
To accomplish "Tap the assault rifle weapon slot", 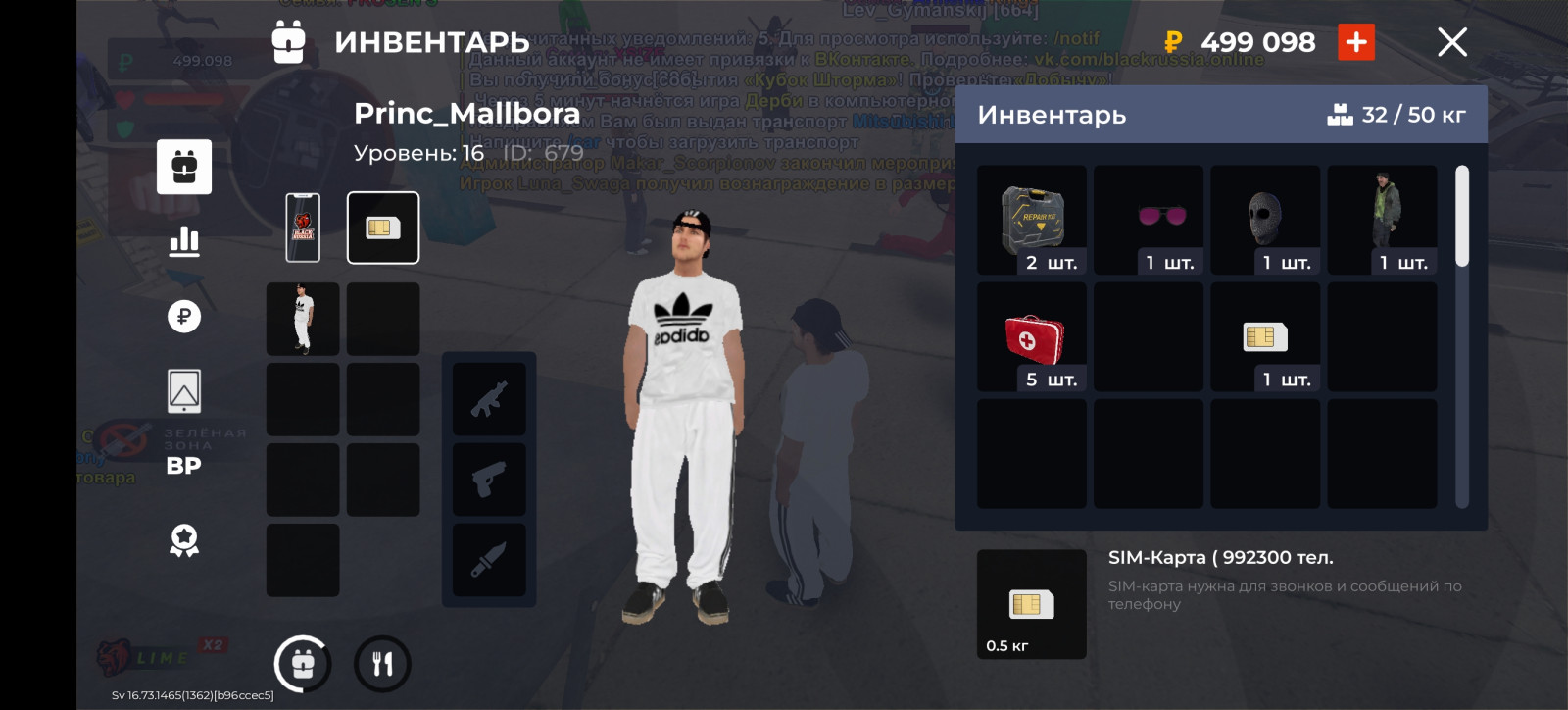I will pos(489,399).
